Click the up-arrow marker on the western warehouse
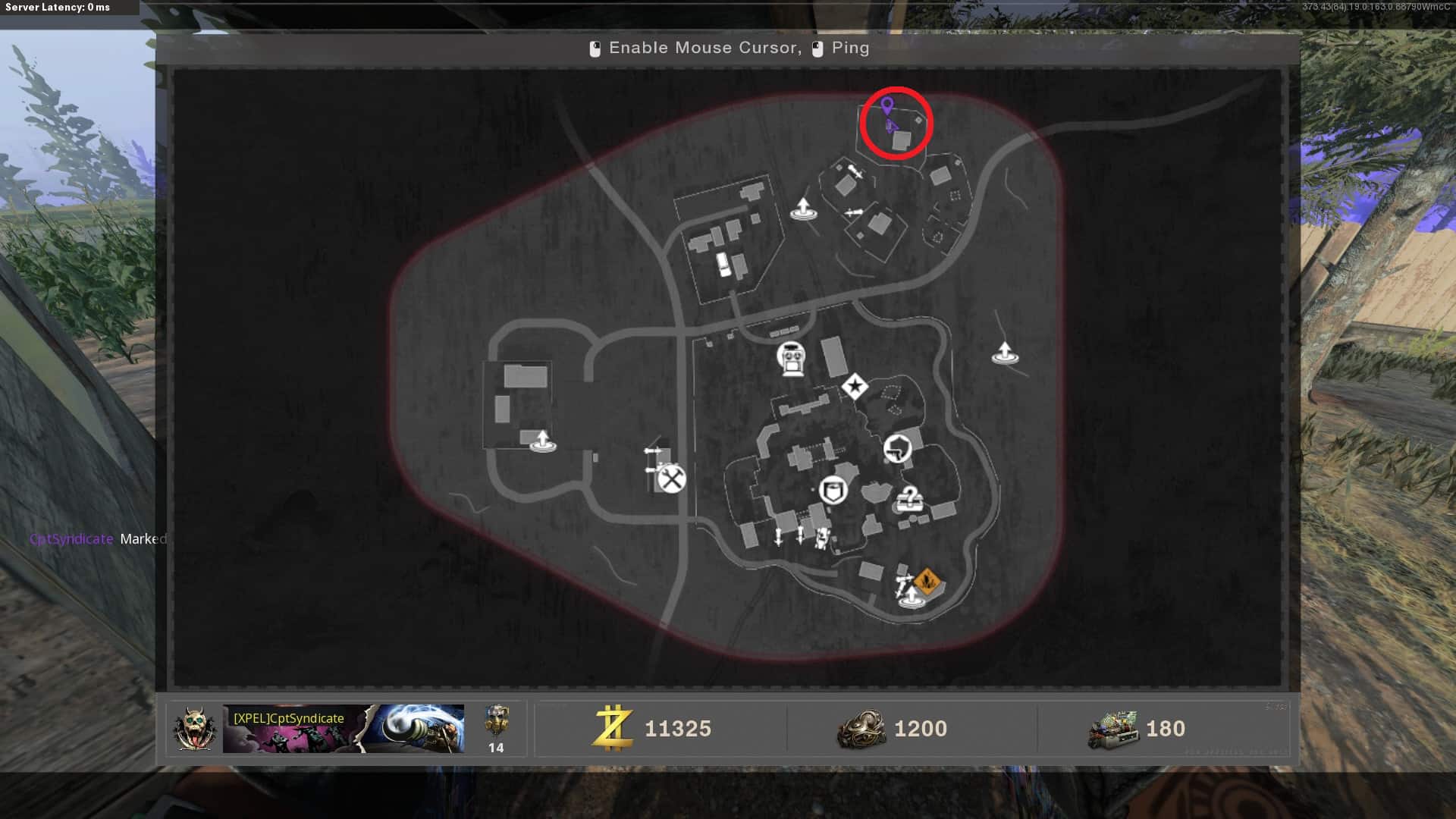1456x819 pixels. pyautogui.click(x=542, y=441)
